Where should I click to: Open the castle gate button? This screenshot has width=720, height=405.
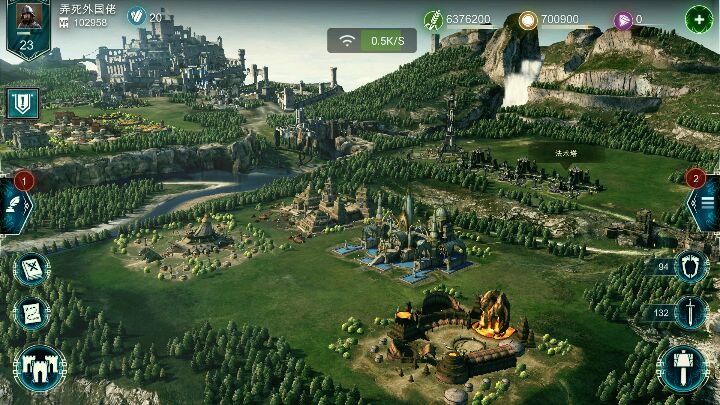(39, 369)
